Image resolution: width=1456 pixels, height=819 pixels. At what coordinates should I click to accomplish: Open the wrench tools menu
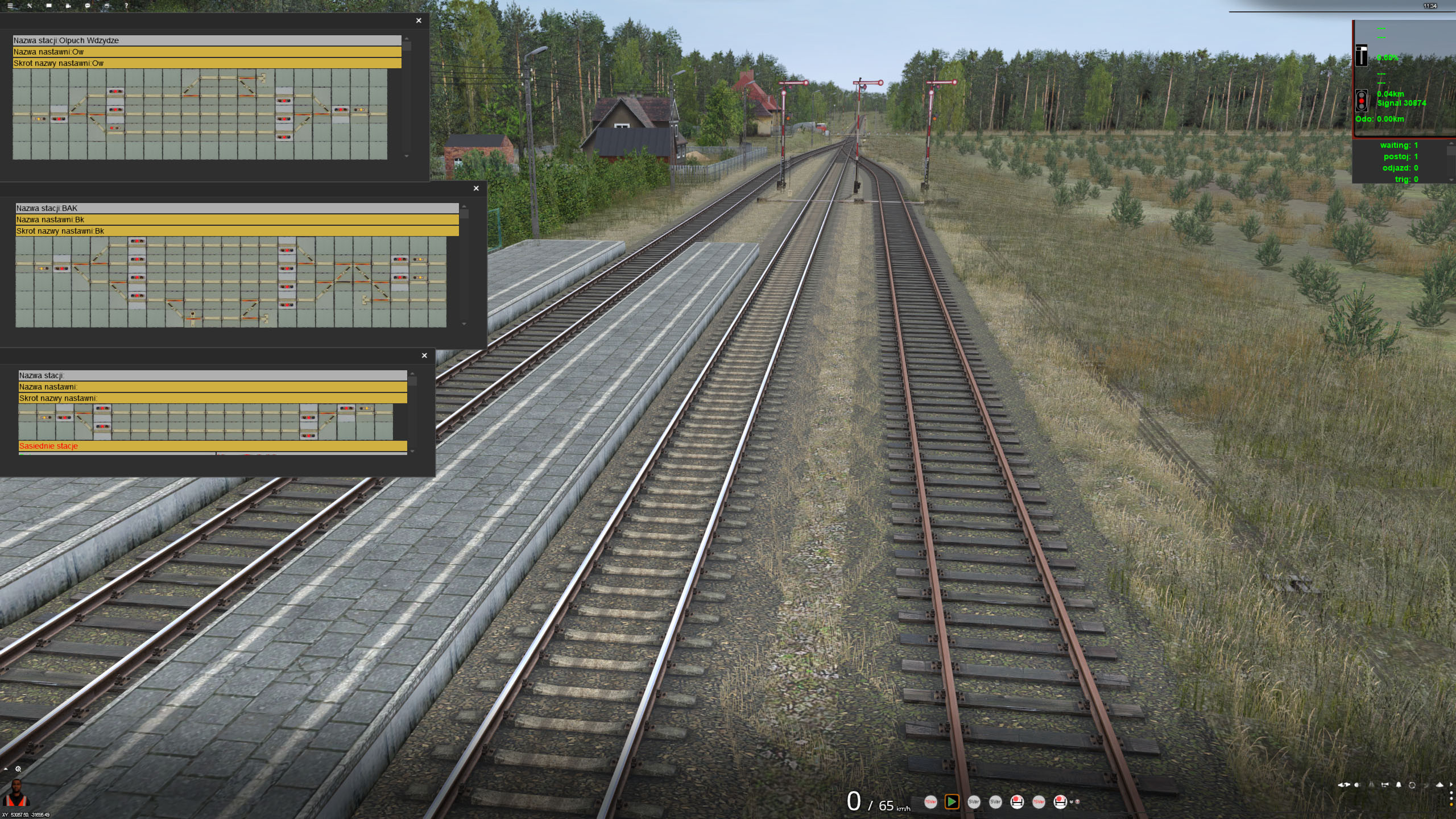coord(30,6)
